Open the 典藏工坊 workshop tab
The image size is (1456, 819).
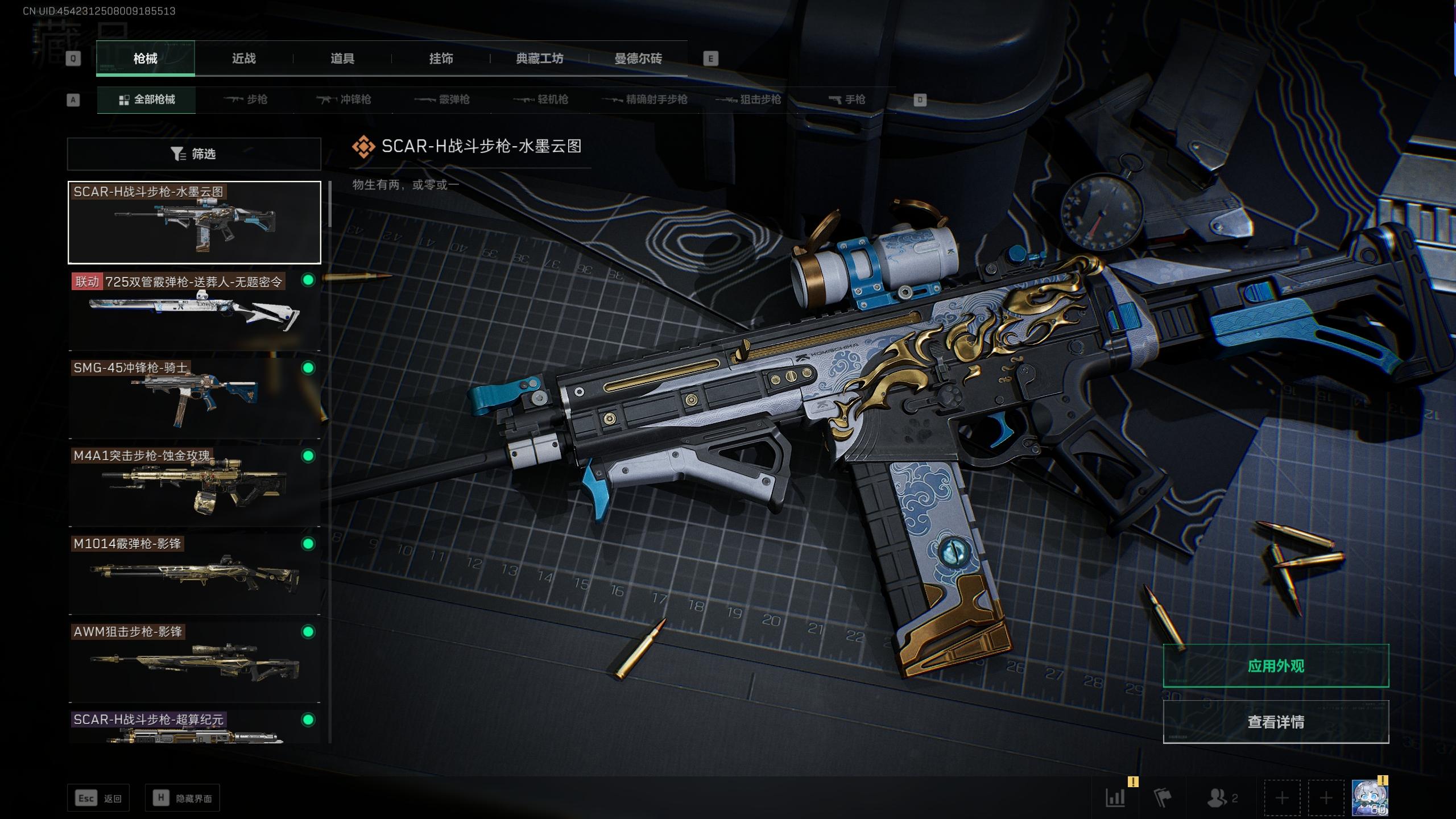coord(539,59)
